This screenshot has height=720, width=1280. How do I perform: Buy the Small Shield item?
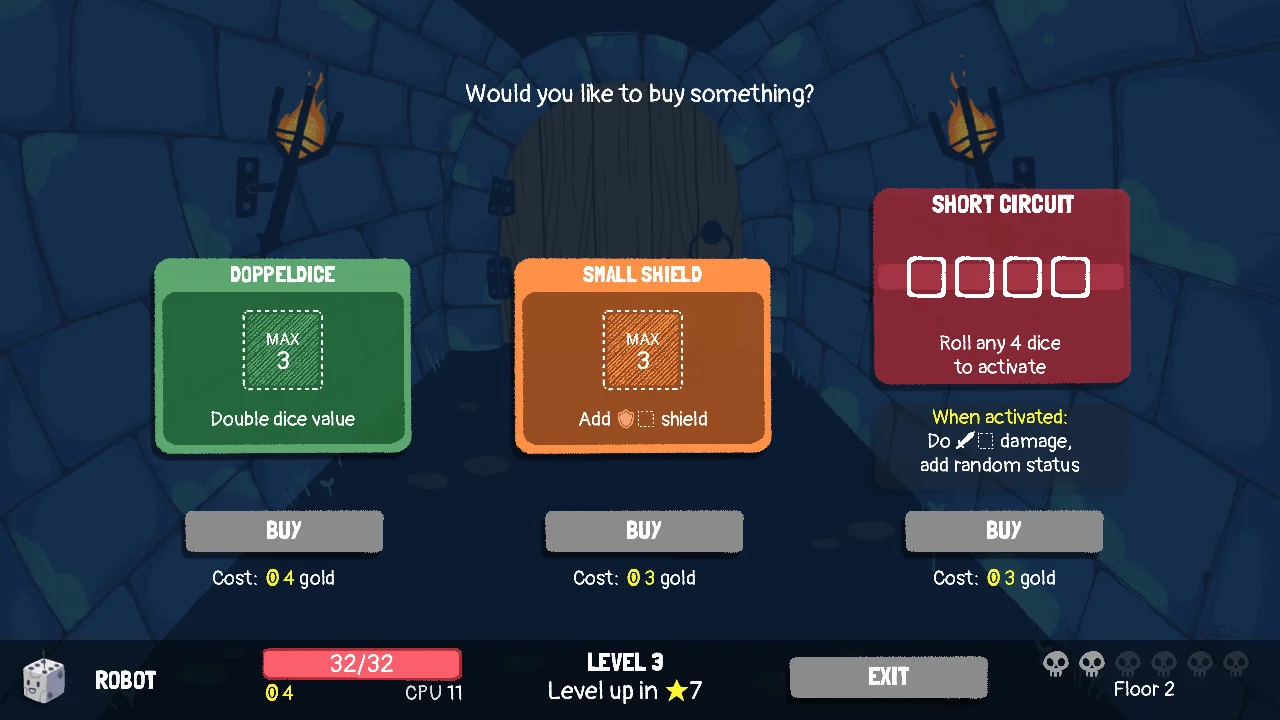[x=643, y=531]
